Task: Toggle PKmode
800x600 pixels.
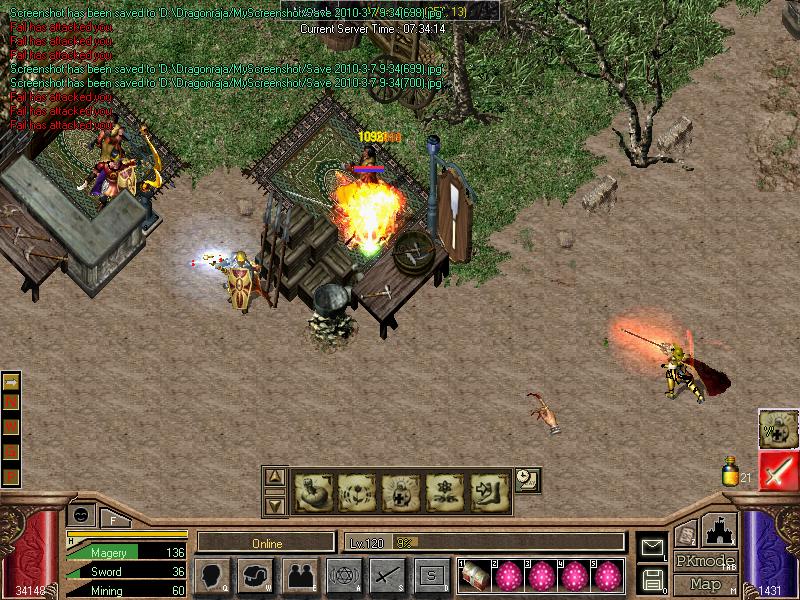Action: pos(705,561)
